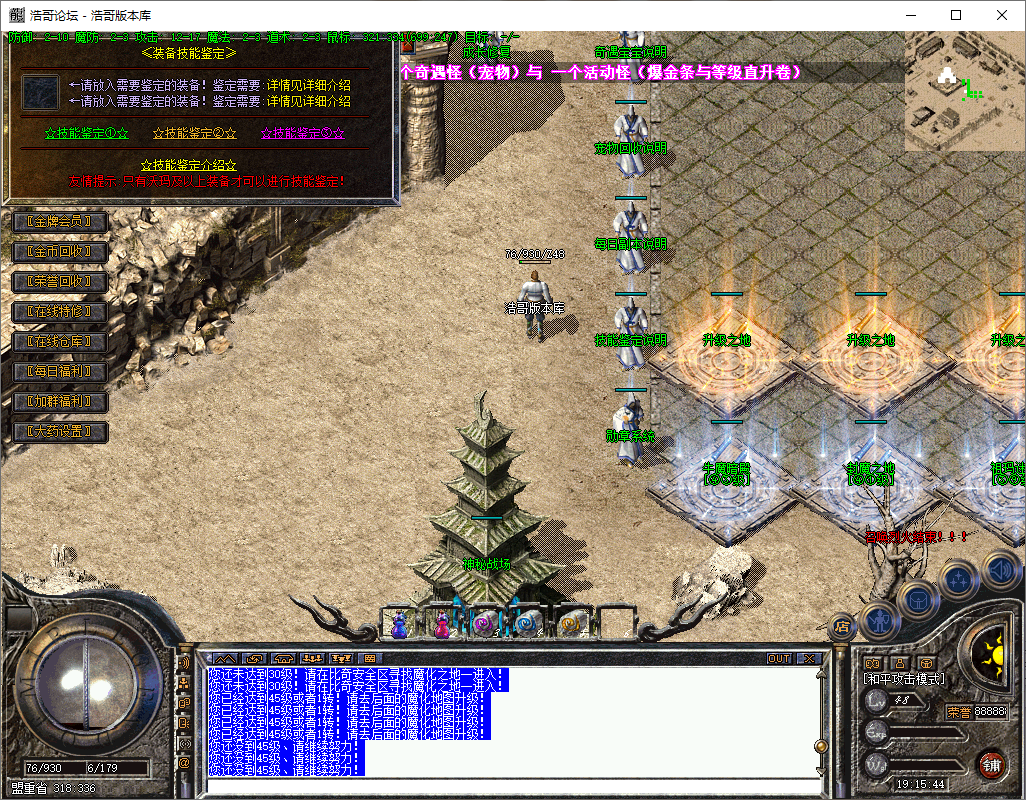Open the 技能鉴定介绍 introduction link

188,164
